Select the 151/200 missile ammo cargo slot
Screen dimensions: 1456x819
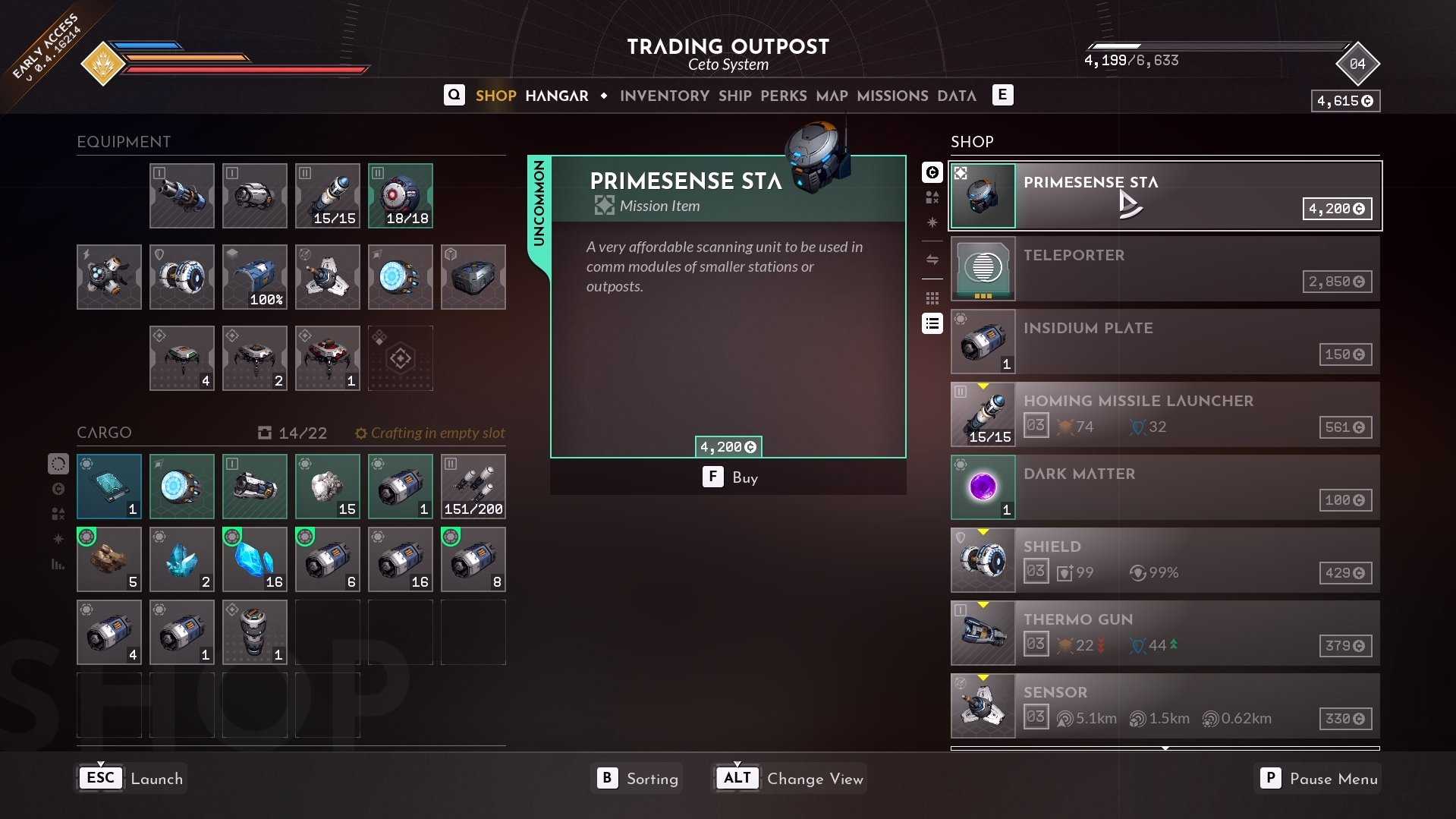[473, 487]
